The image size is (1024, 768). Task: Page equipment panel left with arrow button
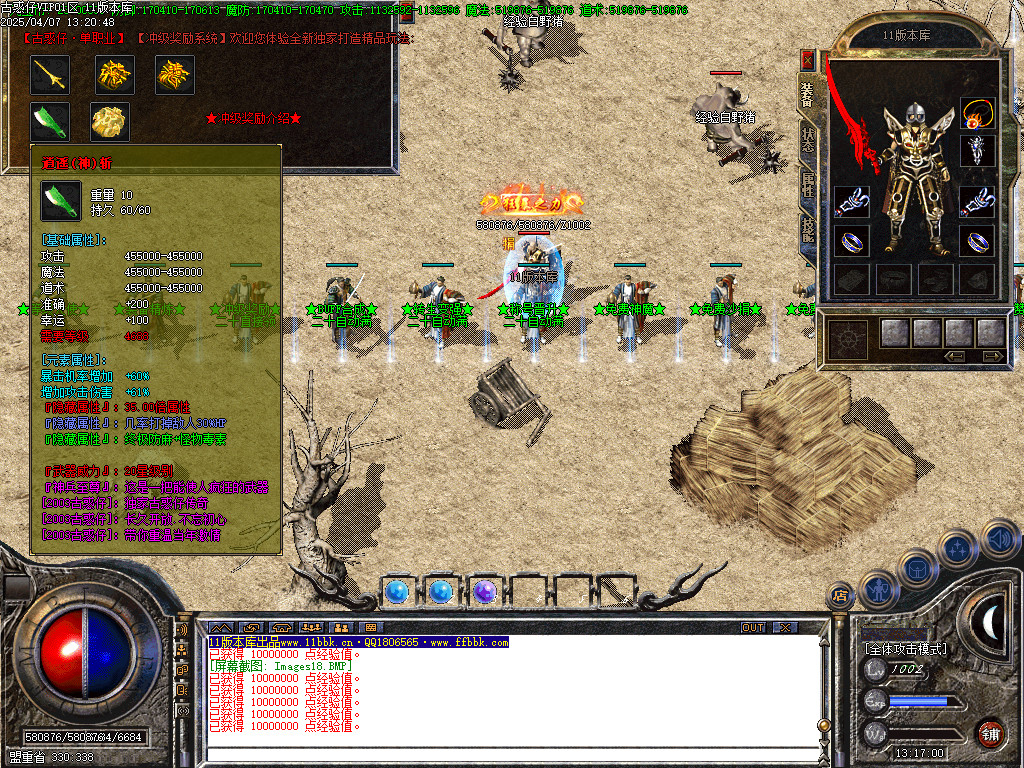pos(954,356)
